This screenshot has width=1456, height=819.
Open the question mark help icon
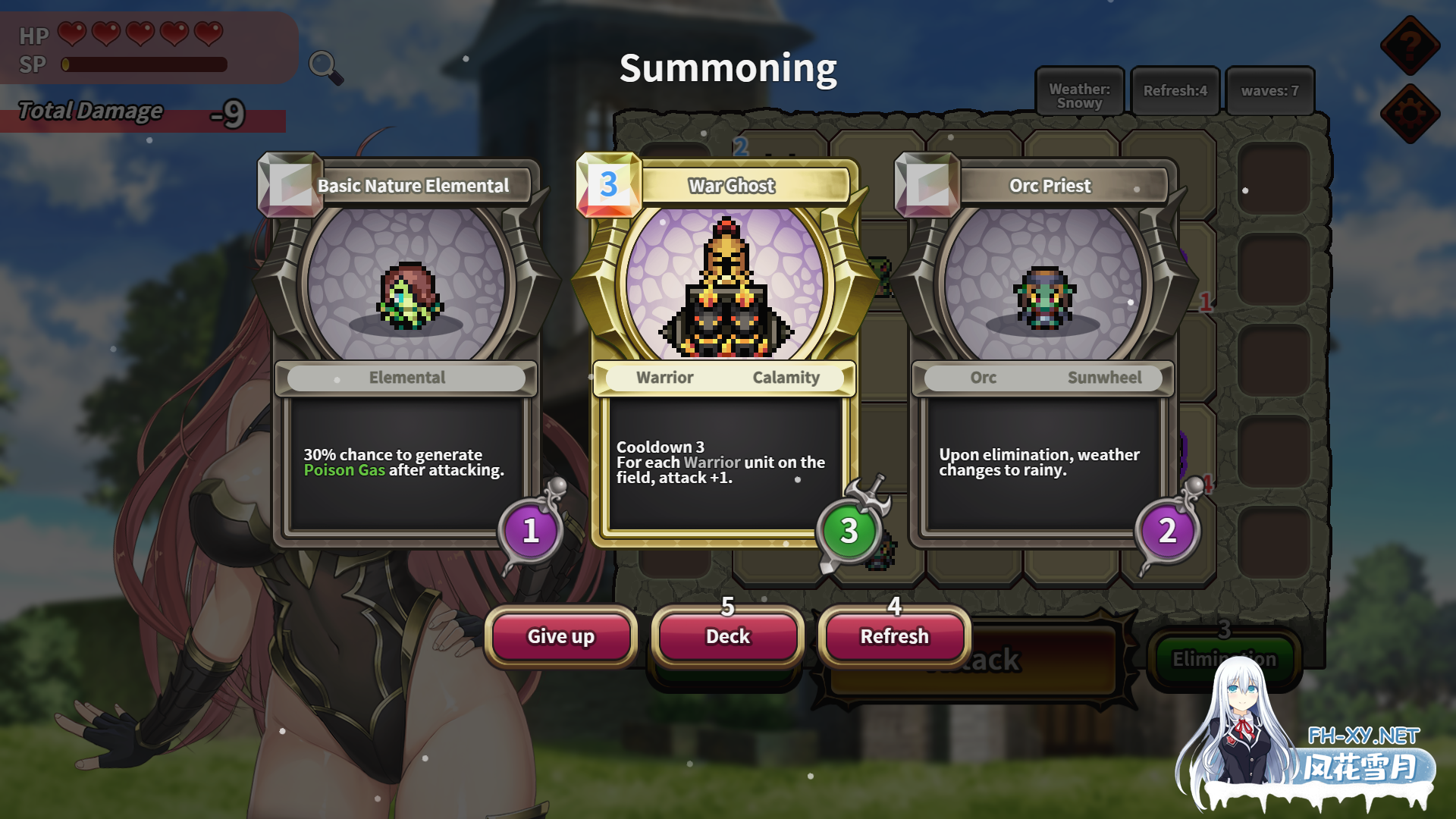point(1410,45)
